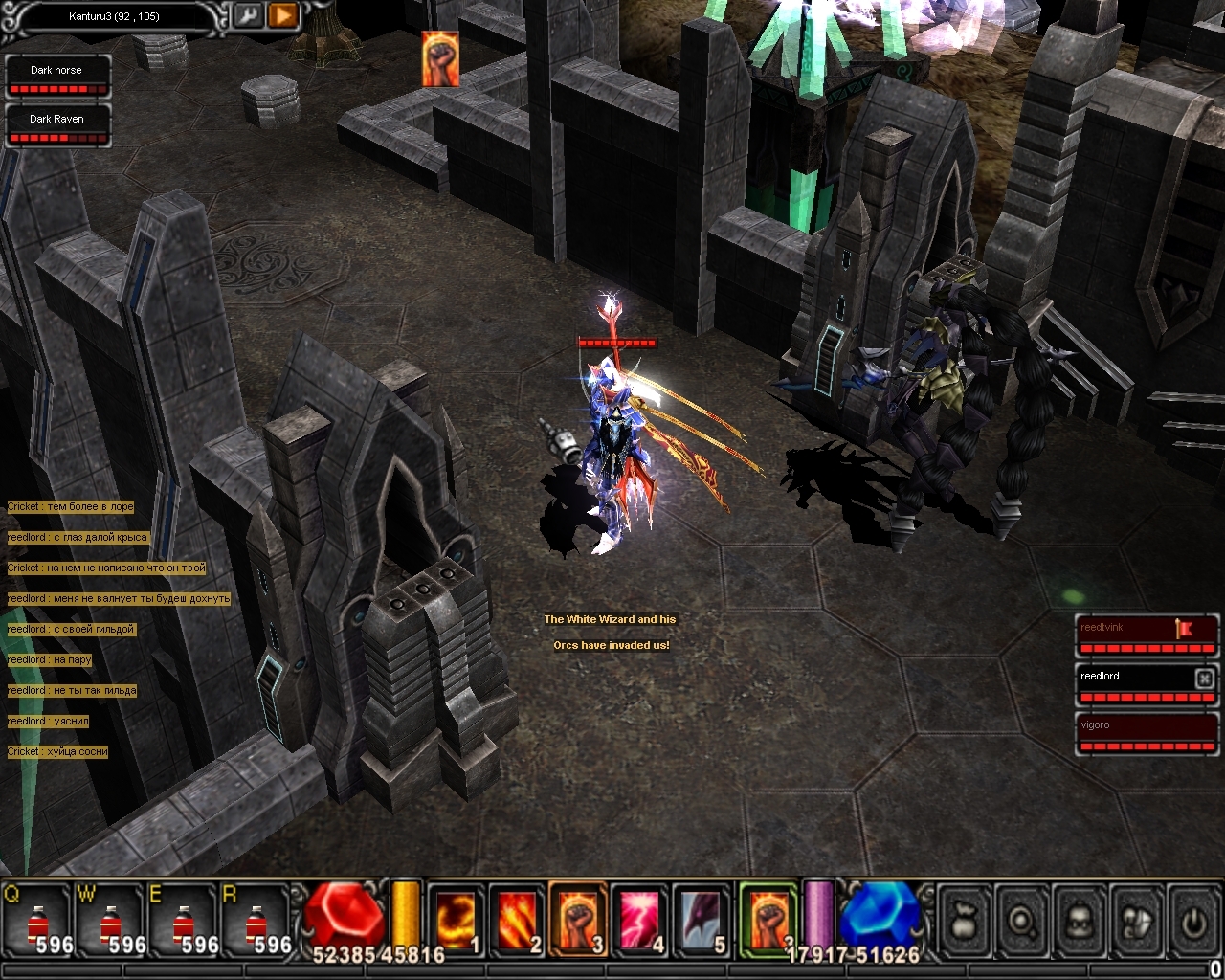Select the flaming fist skill in slot 3
Screen dimensions: 1225x980
(577, 920)
